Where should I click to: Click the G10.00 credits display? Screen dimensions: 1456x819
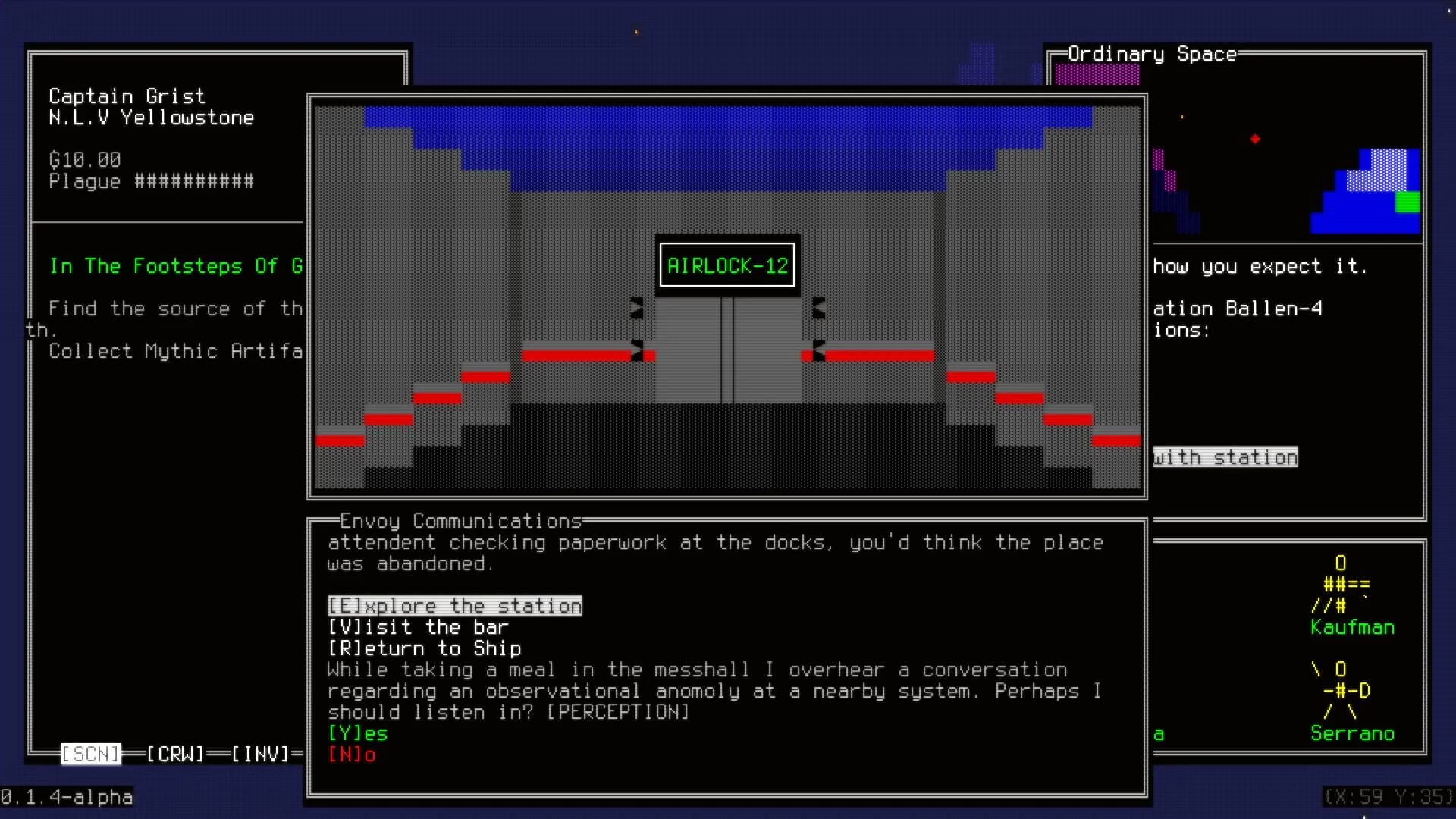point(84,159)
